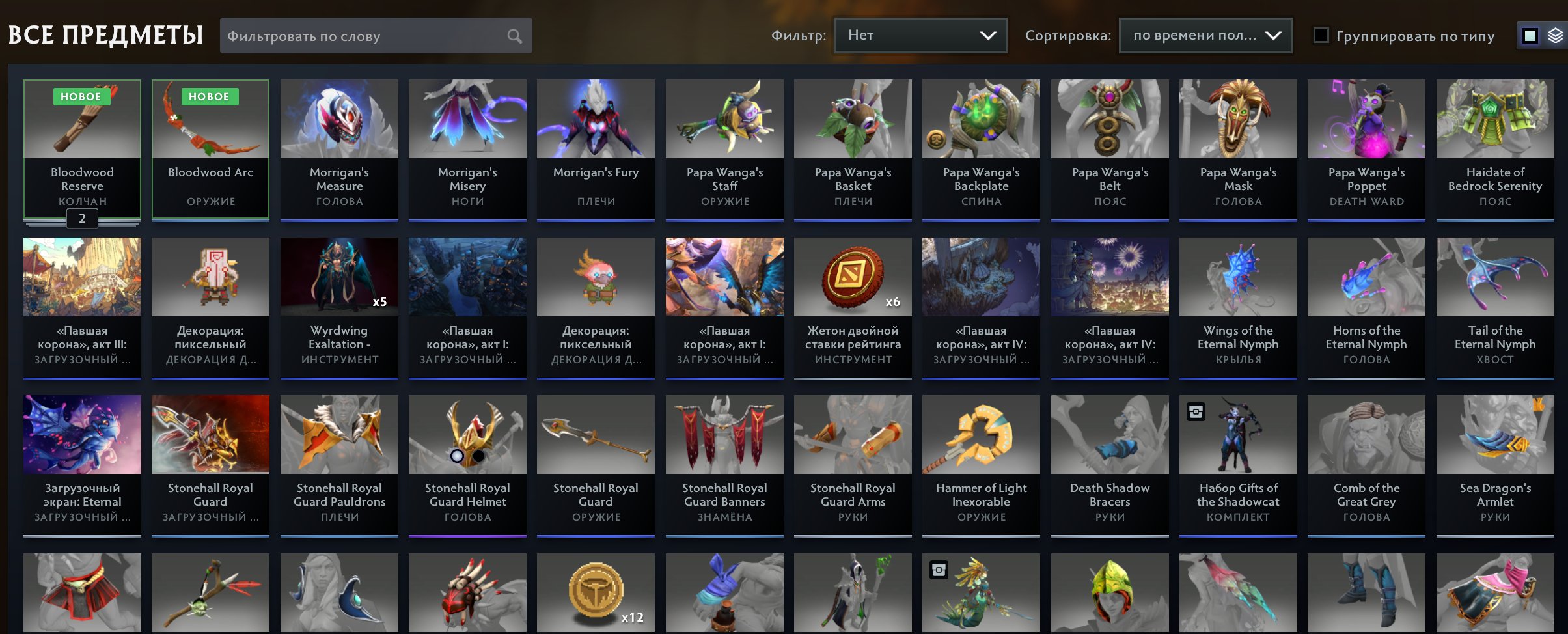Screen dimensions: 1568x634
Task: Open the Фильтр dropdown showing Нет
Action: pyautogui.click(x=920, y=36)
